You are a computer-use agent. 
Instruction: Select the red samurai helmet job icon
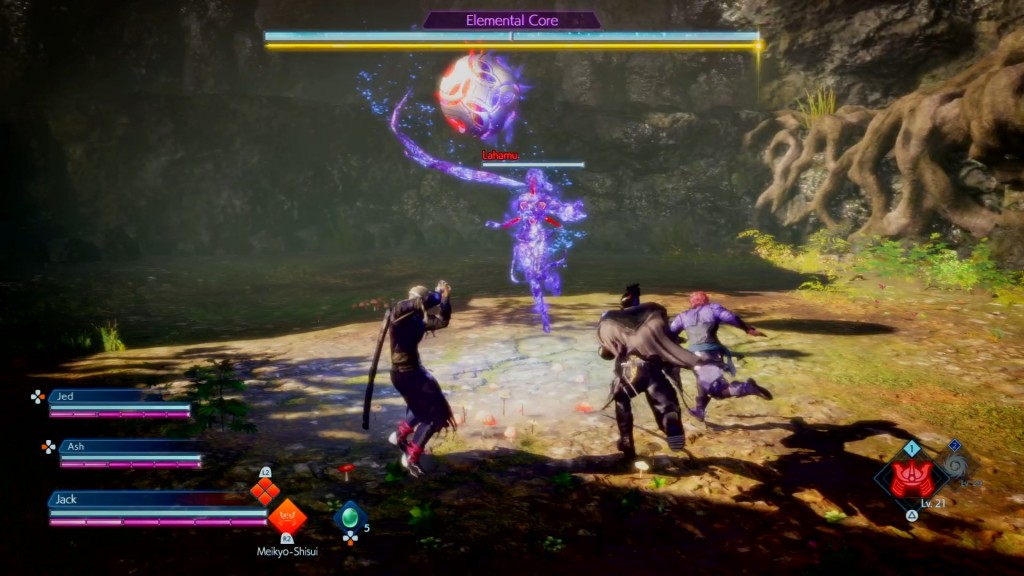point(911,479)
